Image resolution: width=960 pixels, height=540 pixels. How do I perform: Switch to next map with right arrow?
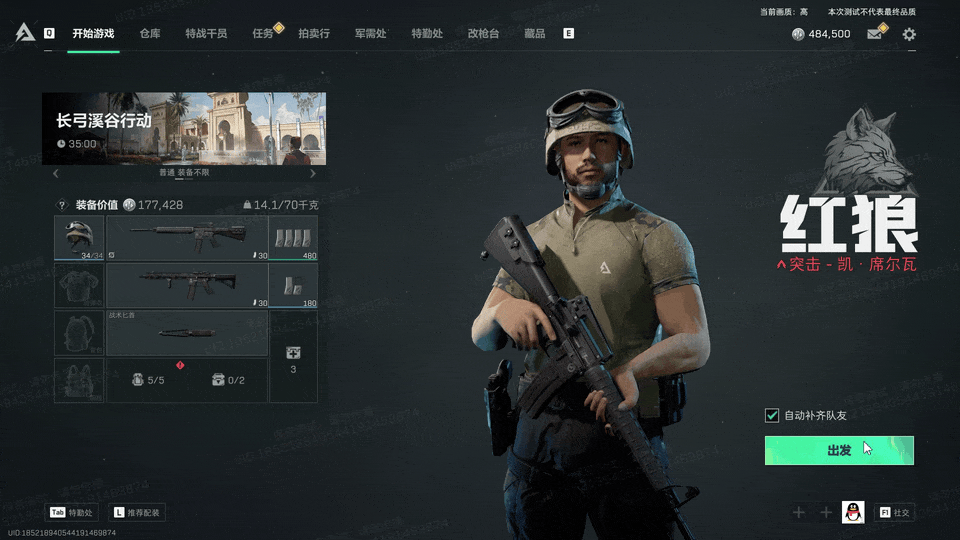pos(313,173)
